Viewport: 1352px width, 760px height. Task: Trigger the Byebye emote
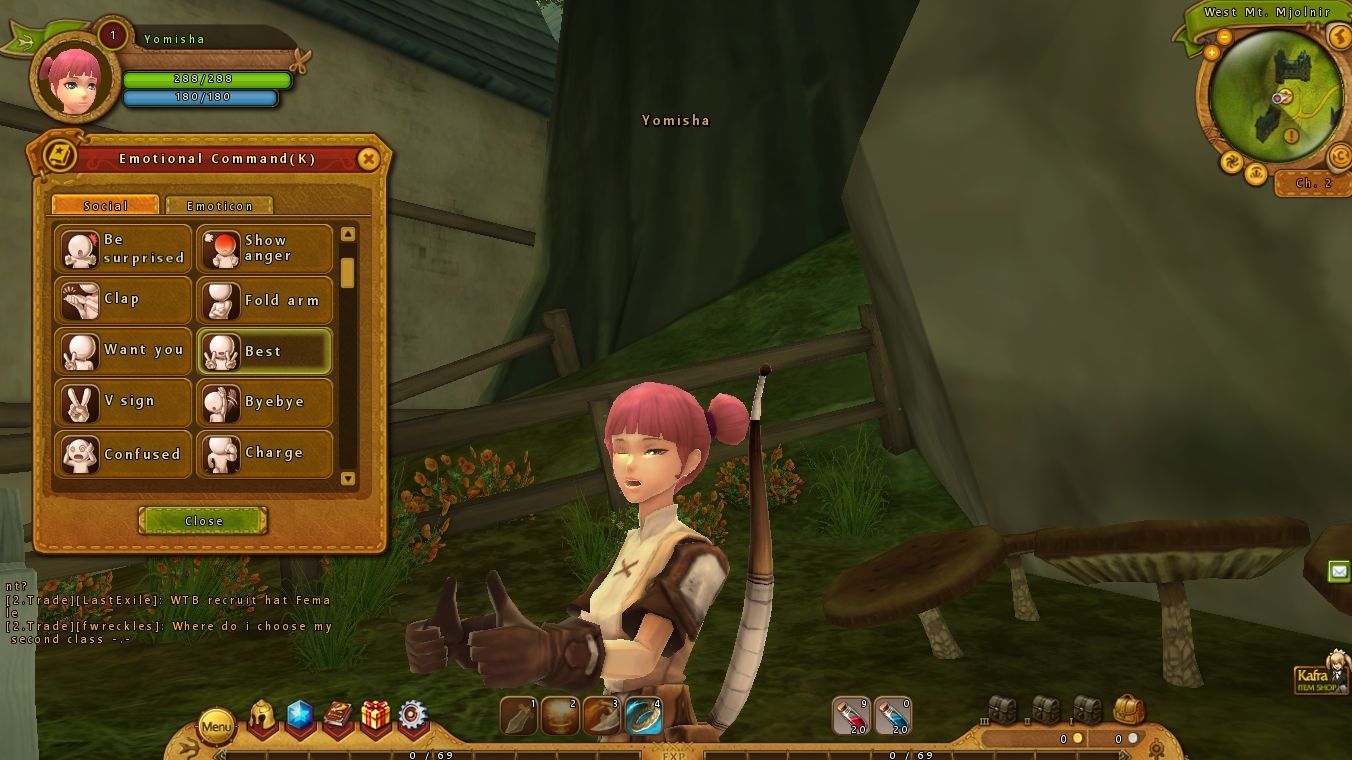tap(264, 402)
